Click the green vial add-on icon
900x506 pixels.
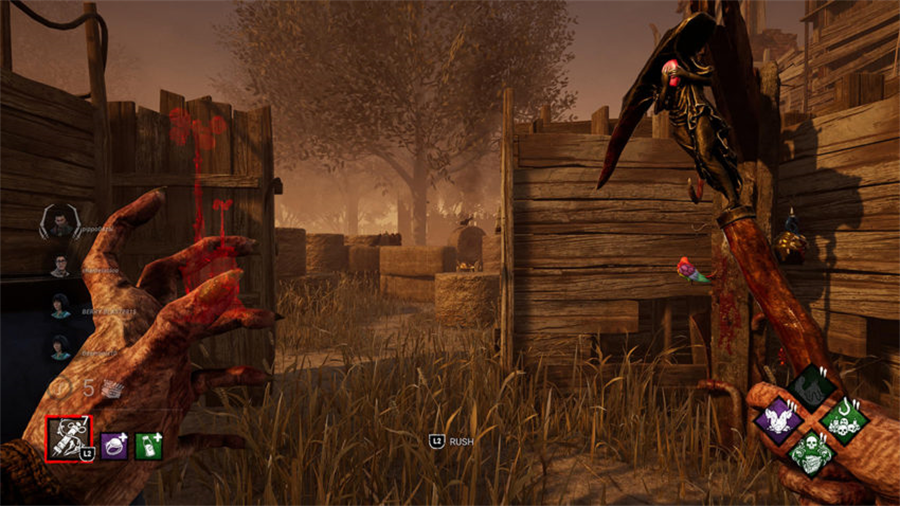[x=148, y=445]
